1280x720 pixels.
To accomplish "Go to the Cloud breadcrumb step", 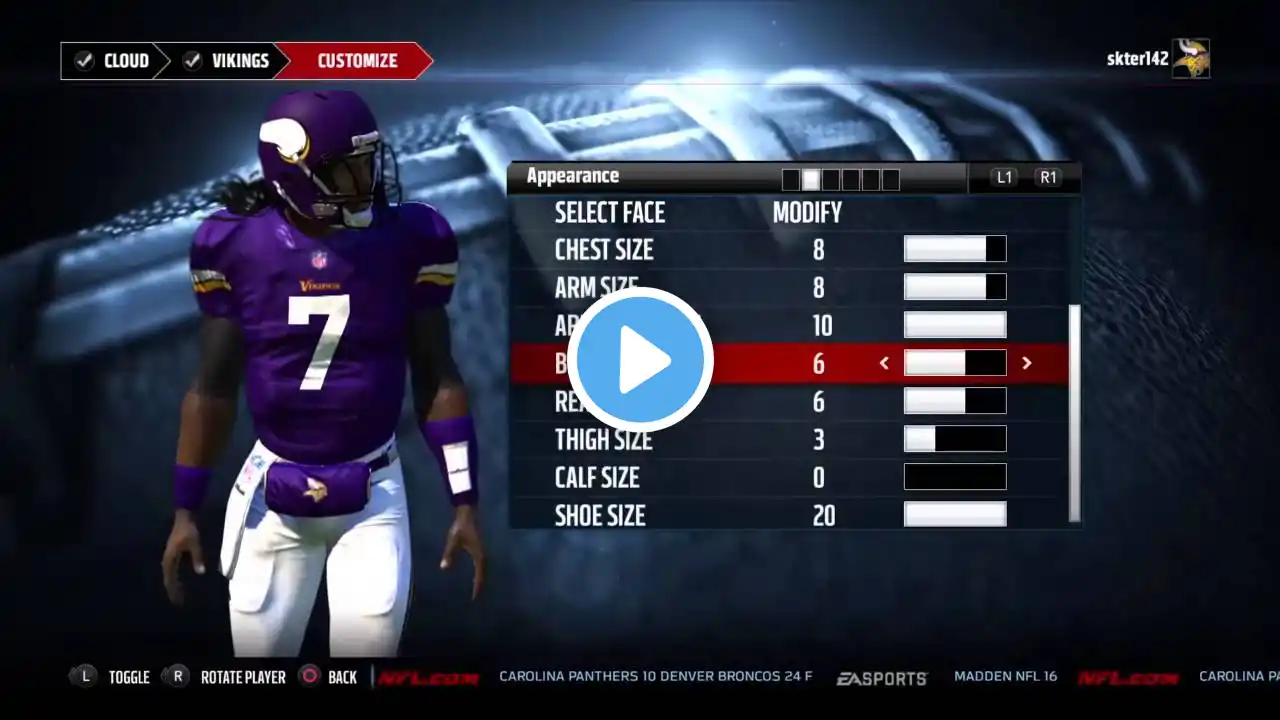I will pos(113,61).
